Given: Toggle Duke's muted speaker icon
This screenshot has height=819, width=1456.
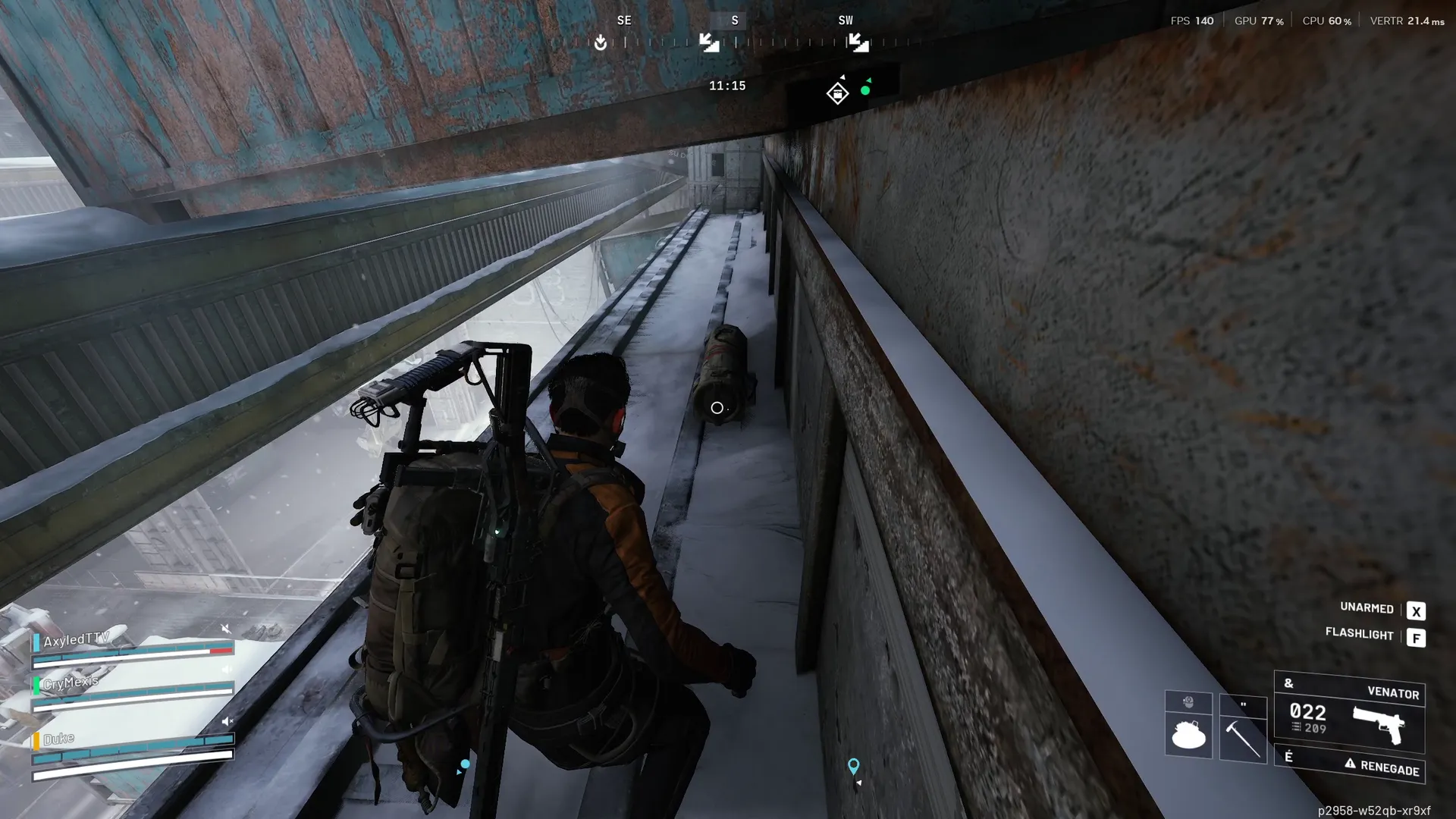Looking at the screenshot, I should tap(227, 721).
